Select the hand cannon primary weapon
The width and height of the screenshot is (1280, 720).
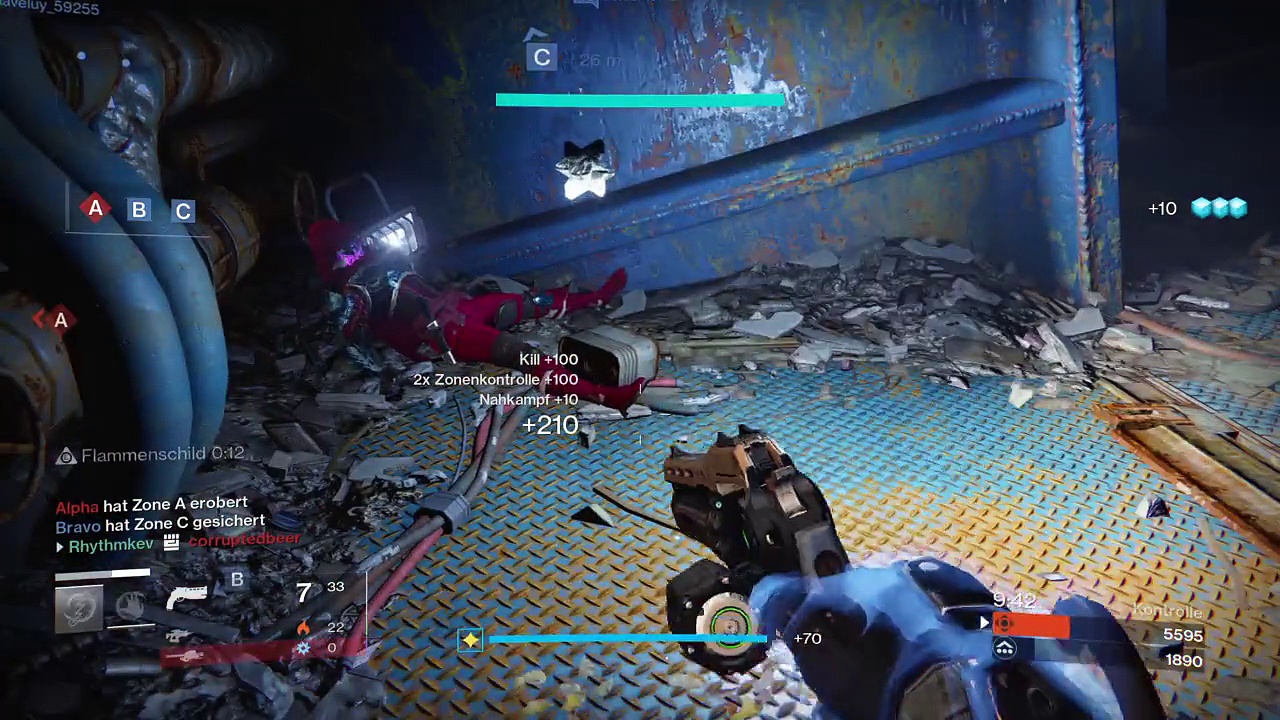(x=187, y=597)
